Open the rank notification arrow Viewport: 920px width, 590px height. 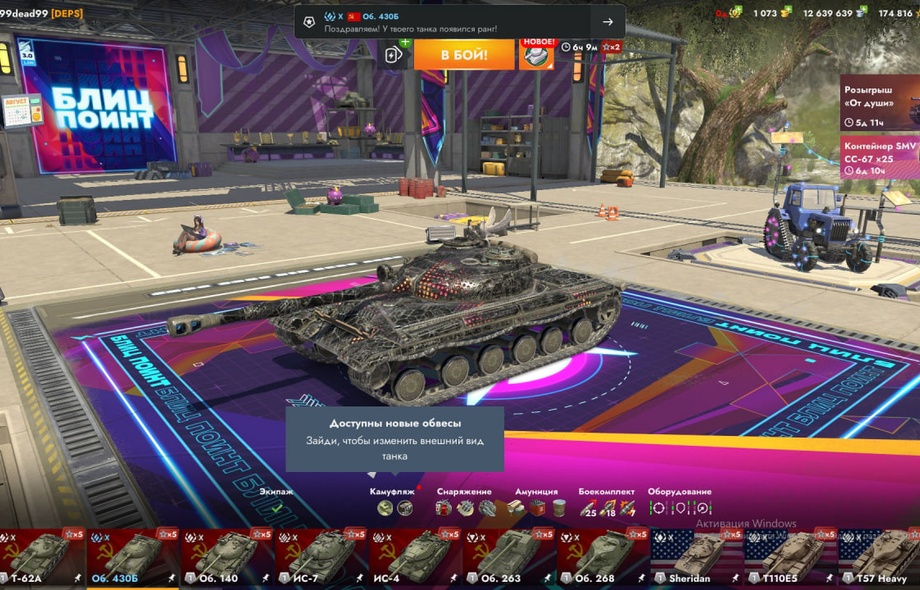pyautogui.click(x=607, y=22)
